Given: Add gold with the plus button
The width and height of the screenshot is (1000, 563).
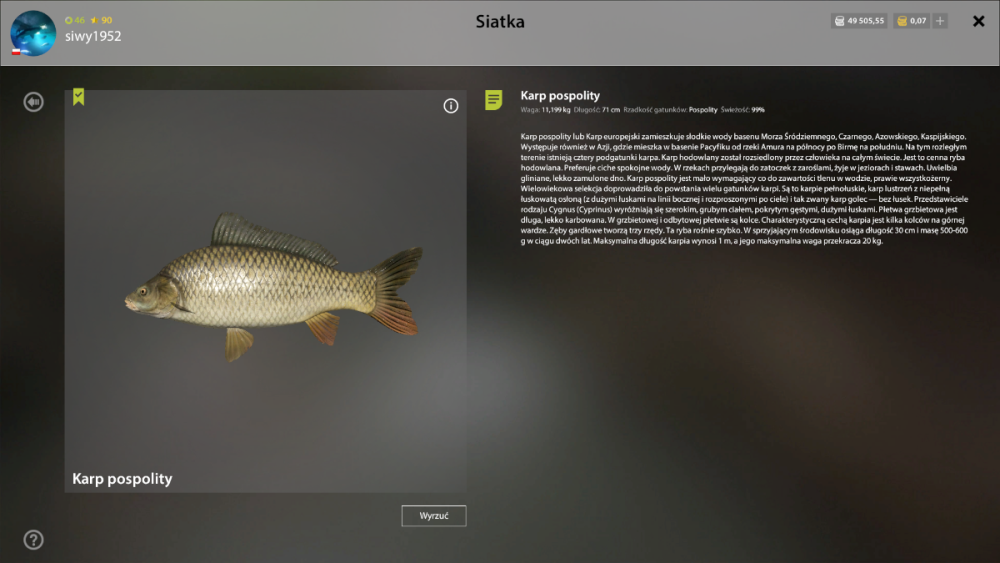Looking at the screenshot, I should pyautogui.click(x=940, y=21).
